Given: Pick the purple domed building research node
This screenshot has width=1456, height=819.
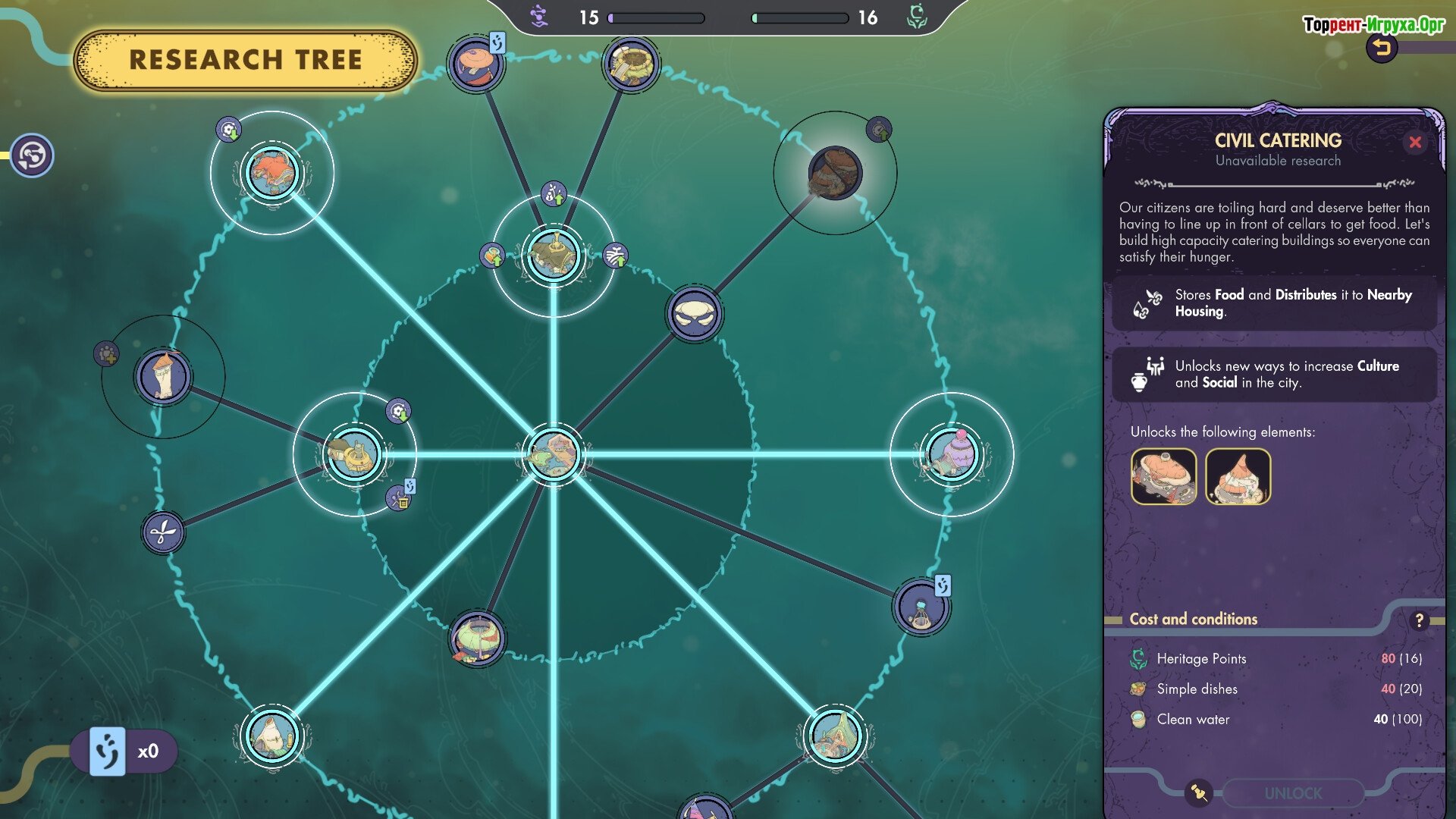Looking at the screenshot, I should (x=951, y=454).
